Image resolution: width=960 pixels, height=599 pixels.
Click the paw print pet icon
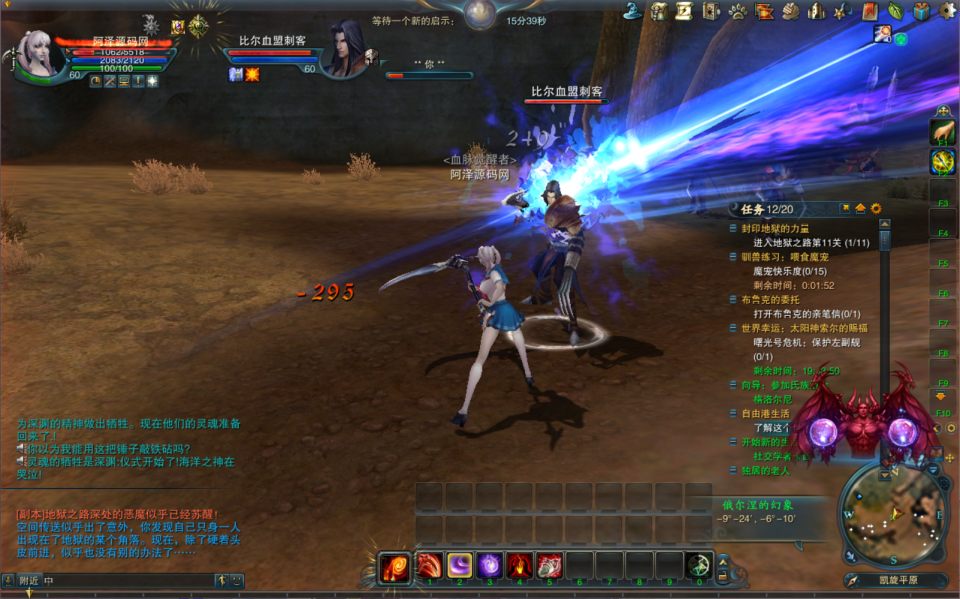[738, 11]
